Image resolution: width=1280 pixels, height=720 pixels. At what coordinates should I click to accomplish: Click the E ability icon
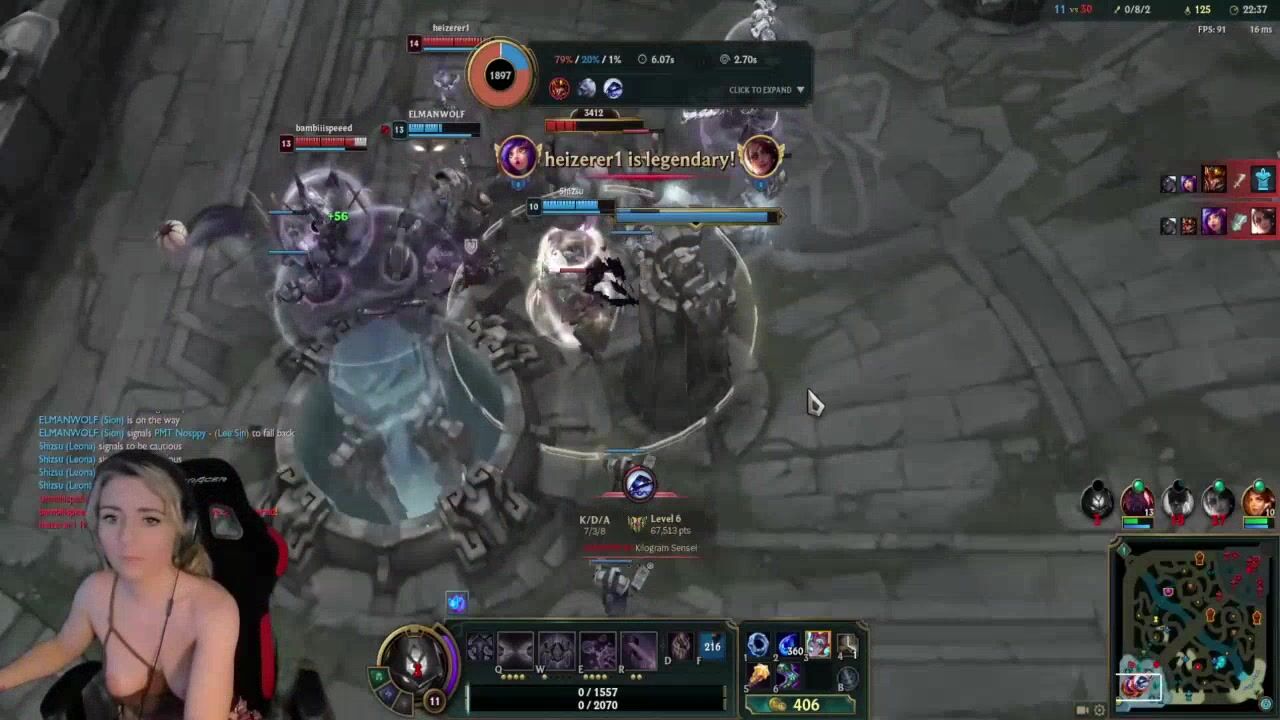[597, 648]
